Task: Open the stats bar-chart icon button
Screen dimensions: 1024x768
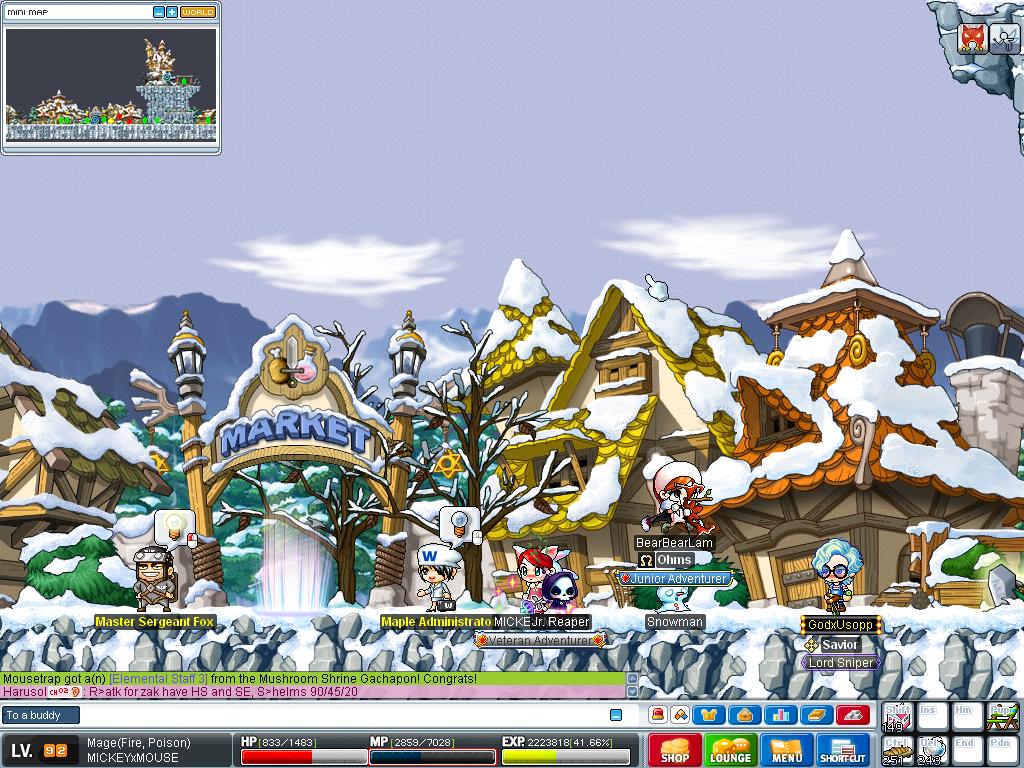Action: (x=781, y=715)
